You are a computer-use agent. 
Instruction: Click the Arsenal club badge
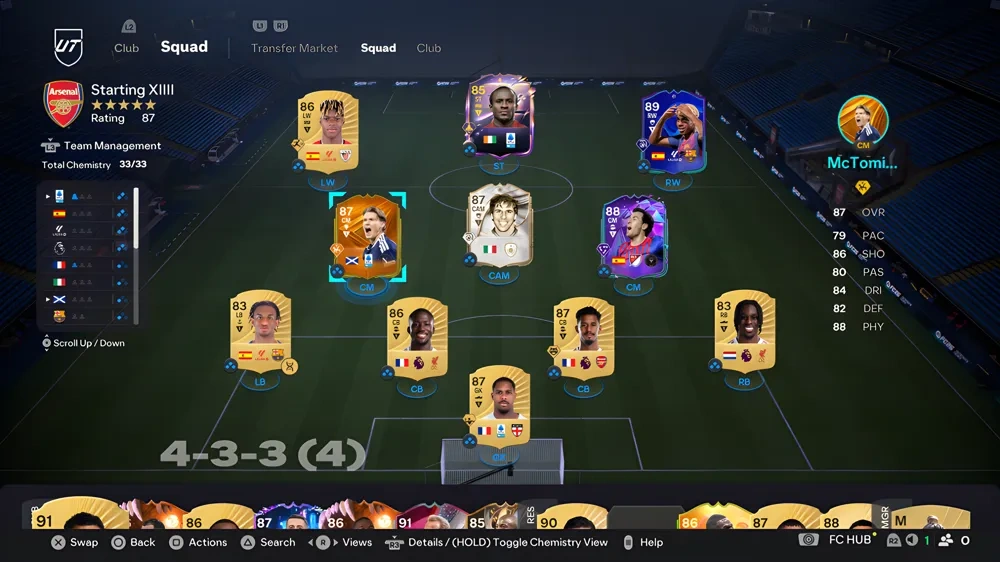click(x=63, y=104)
